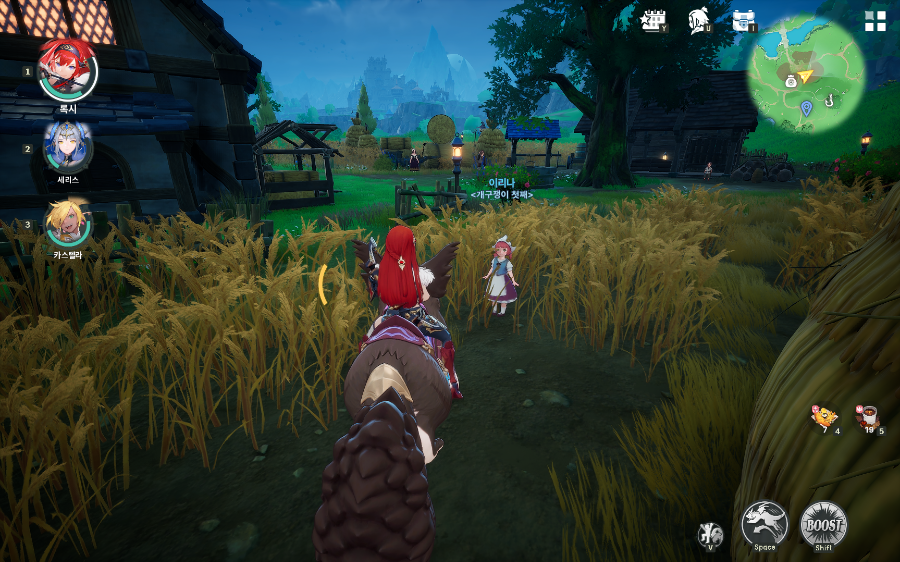Activate the BOOST ability
This screenshot has width=900, height=562.
tap(823, 523)
